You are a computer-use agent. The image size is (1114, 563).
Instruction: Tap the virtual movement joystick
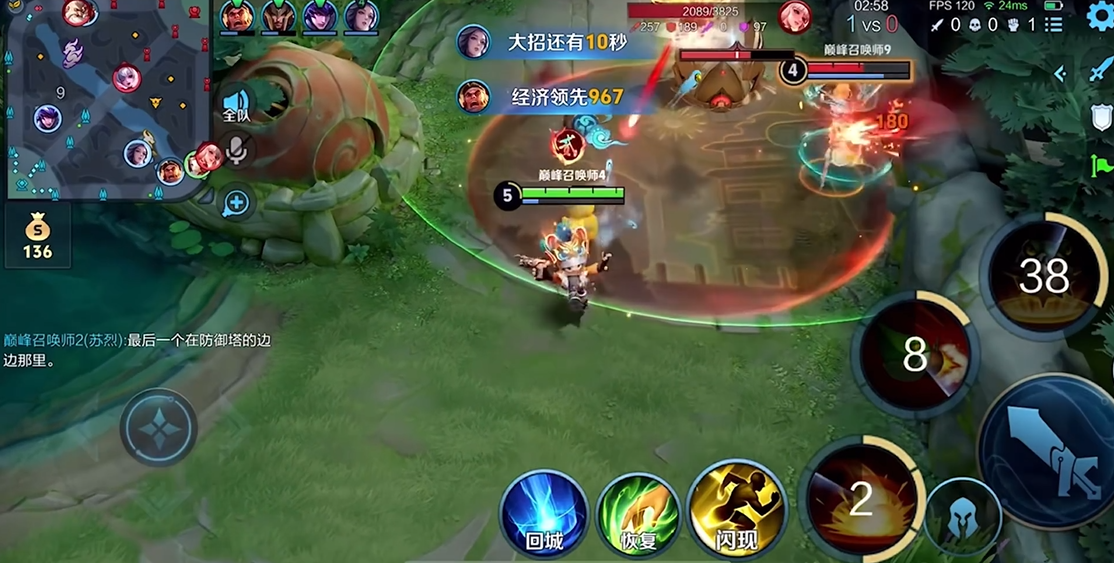coord(158,428)
